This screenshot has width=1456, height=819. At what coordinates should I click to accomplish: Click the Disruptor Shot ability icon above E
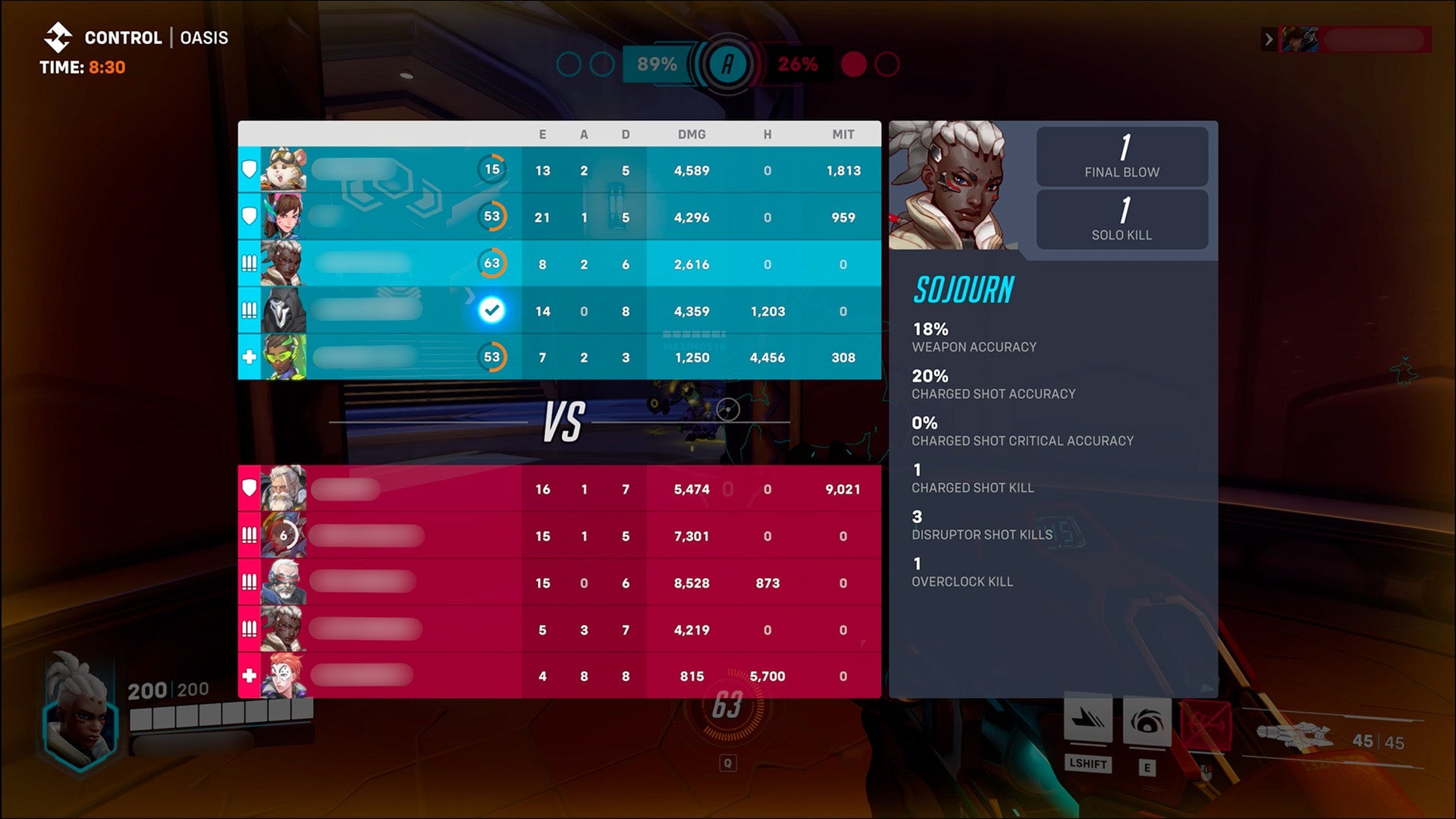pos(1147,719)
